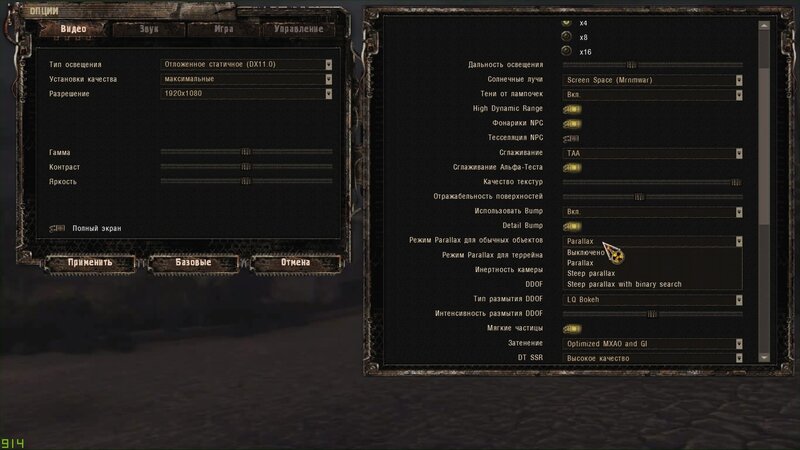This screenshot has width=800, height=450.
Task: Choose Выключено in the Parallax list
Action: point(585,253)
